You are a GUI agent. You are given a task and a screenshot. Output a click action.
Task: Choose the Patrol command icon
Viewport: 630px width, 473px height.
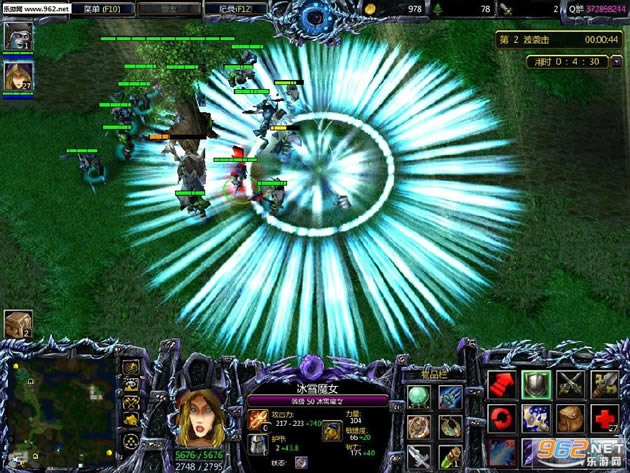(604, 384)
